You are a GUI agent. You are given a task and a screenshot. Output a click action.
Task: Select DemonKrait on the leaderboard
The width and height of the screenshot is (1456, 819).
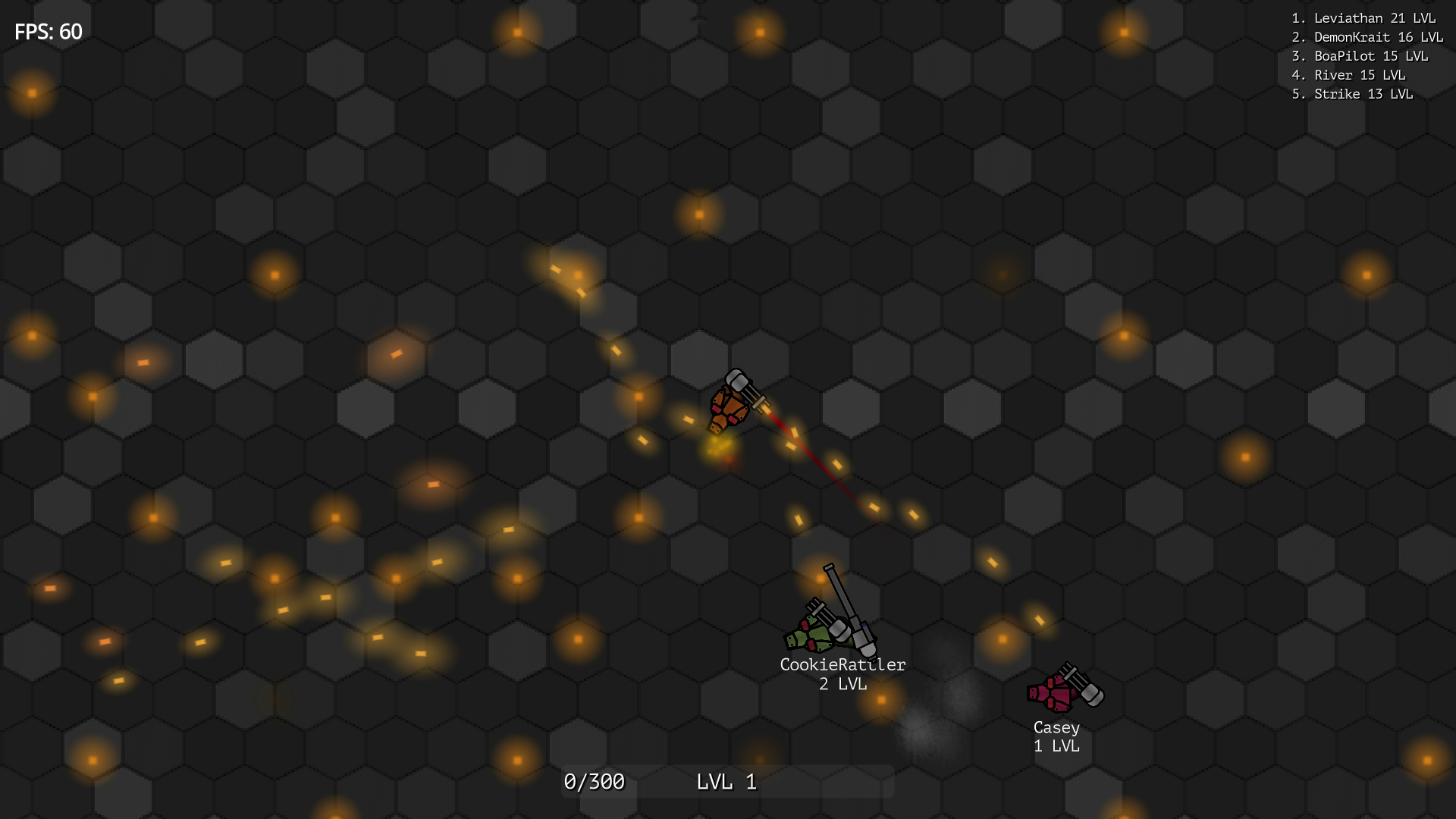pos(1365,36)
